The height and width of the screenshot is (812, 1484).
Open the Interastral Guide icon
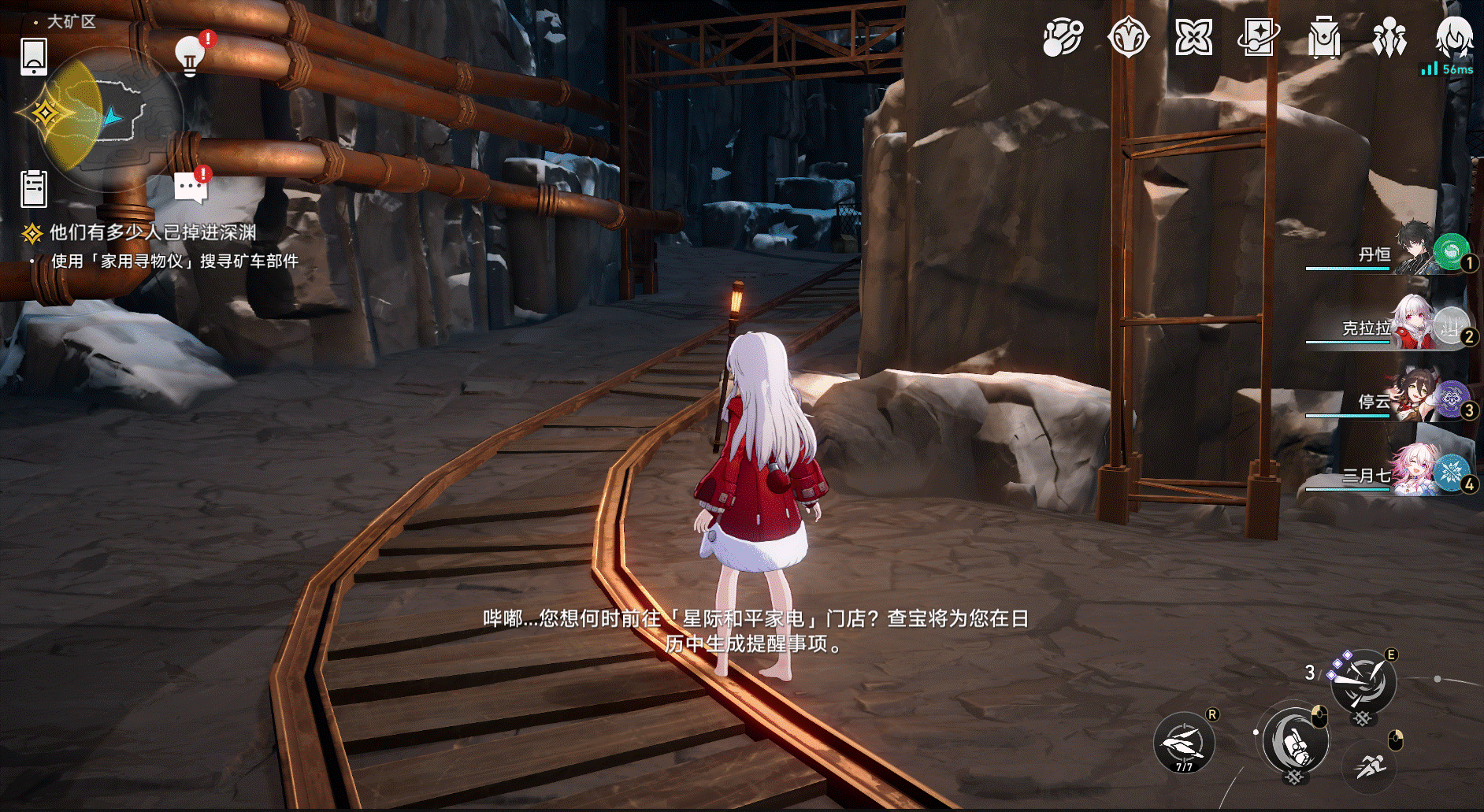coord(1063,37)
